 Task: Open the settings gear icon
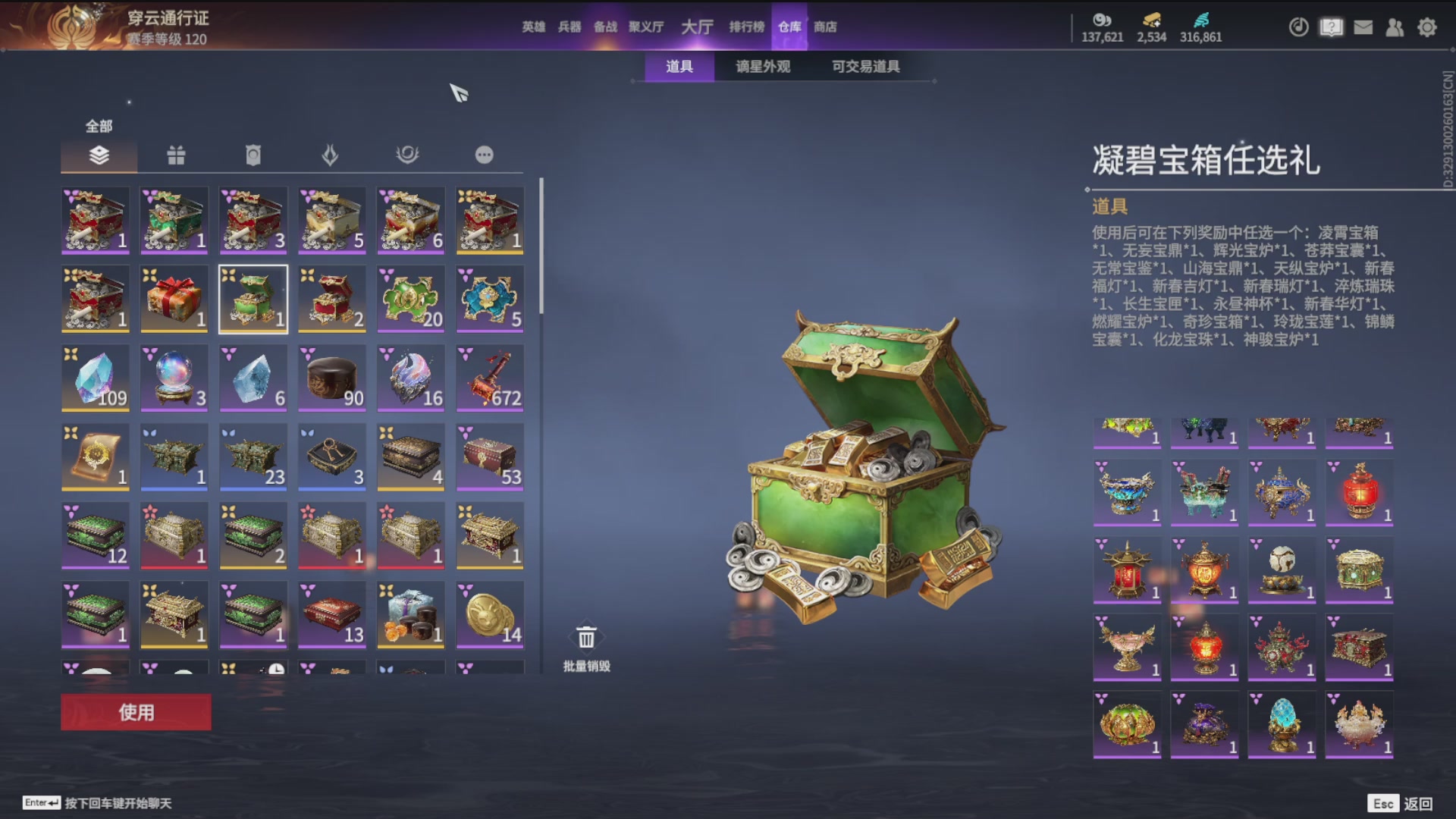point(1427,27)
